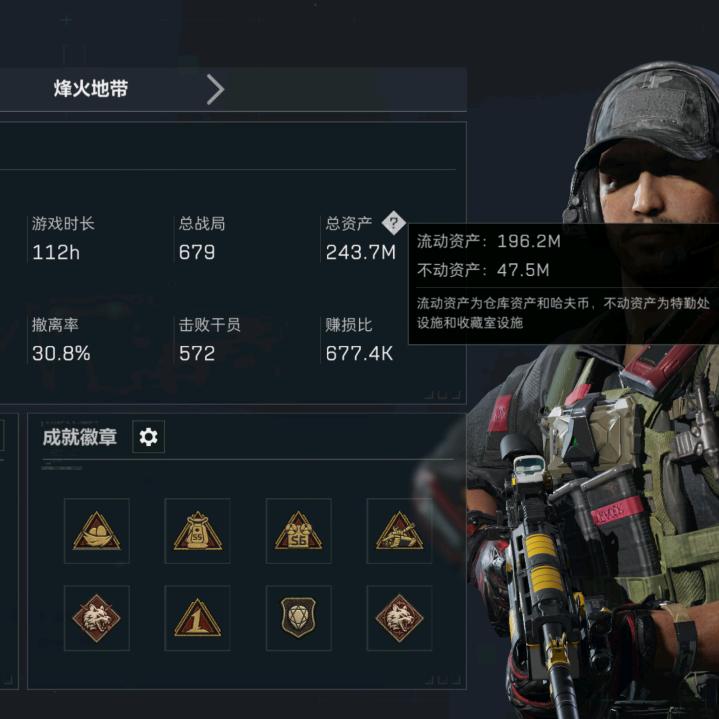This screenshot has width=719, height=719.
Task: Select the number 1 triangle badge
Action: [x=197, y=618]
